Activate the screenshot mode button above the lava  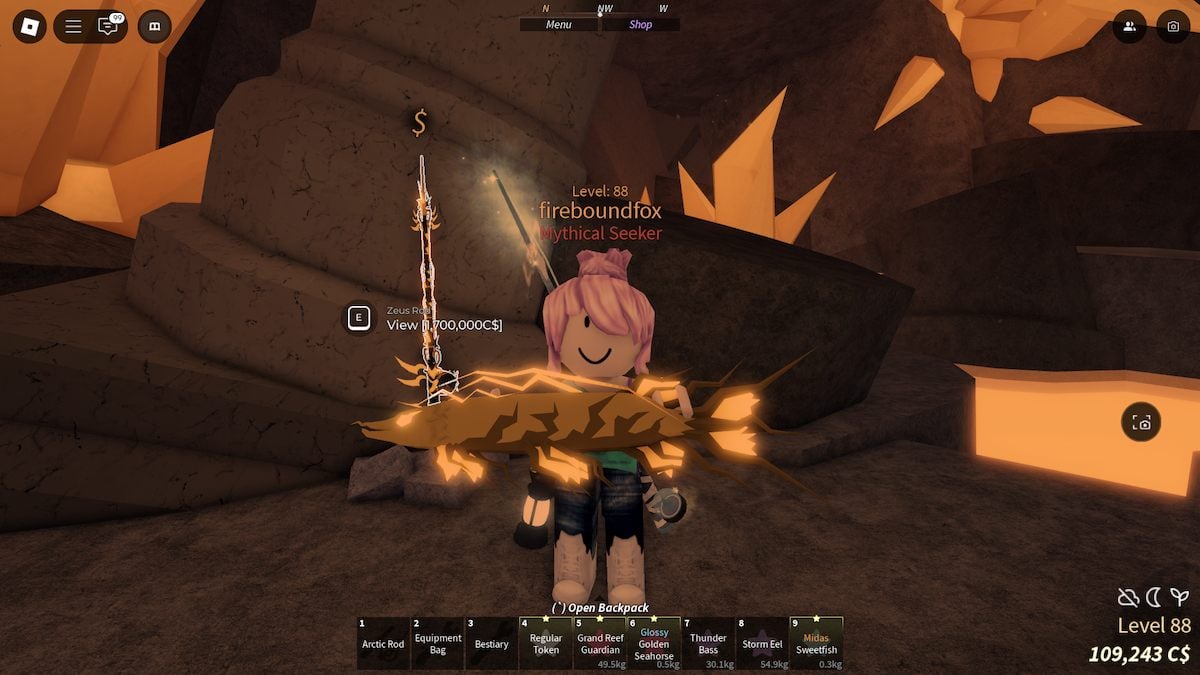click(1141, 423)
